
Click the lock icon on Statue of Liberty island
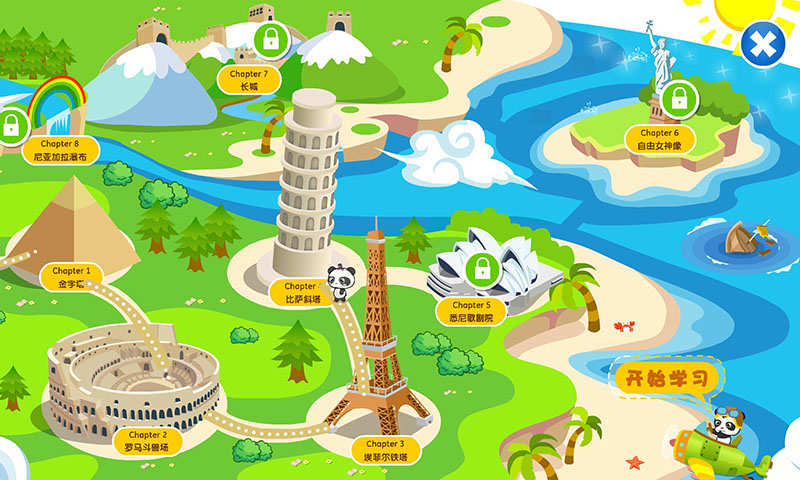pyautogui.click(x=679, y=99)
